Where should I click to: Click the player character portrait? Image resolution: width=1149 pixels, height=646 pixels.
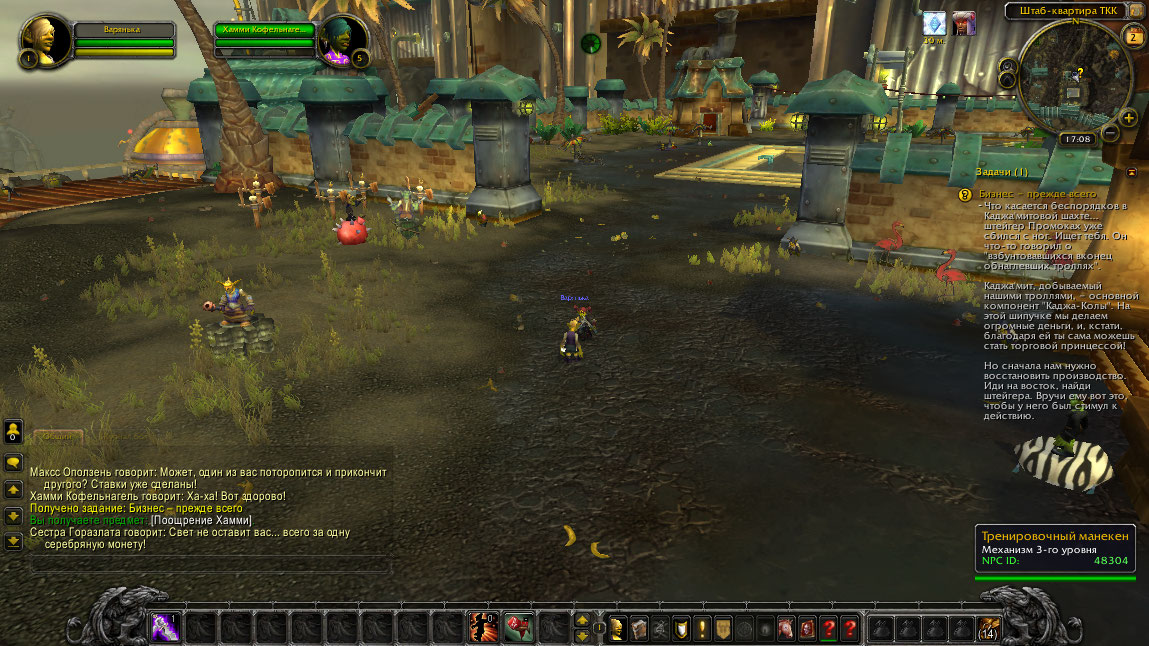[46, 40]
